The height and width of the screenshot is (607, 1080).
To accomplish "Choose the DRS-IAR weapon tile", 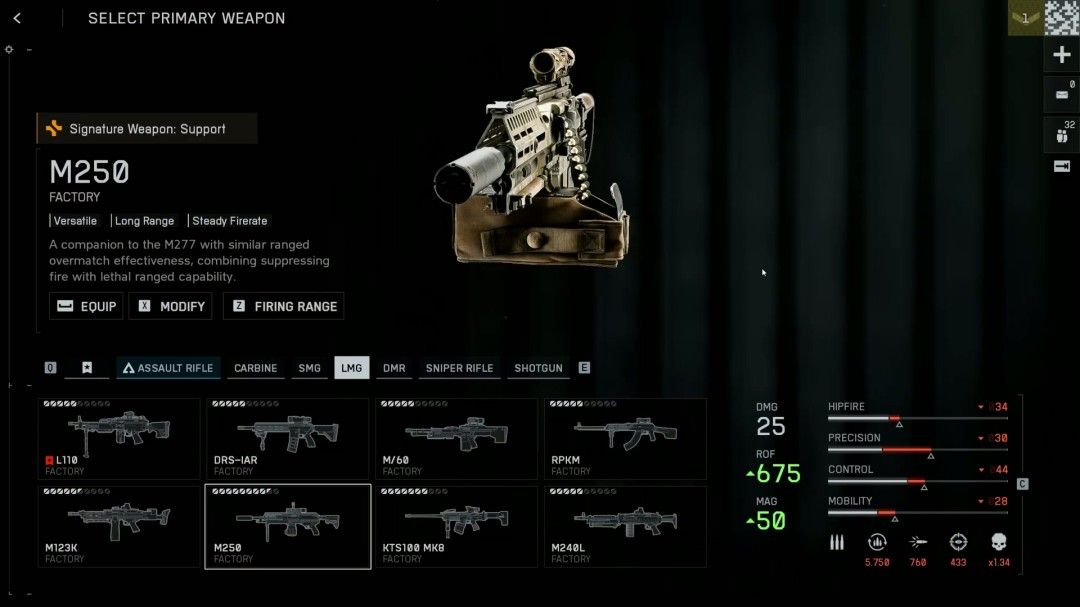I will point(288,438).
